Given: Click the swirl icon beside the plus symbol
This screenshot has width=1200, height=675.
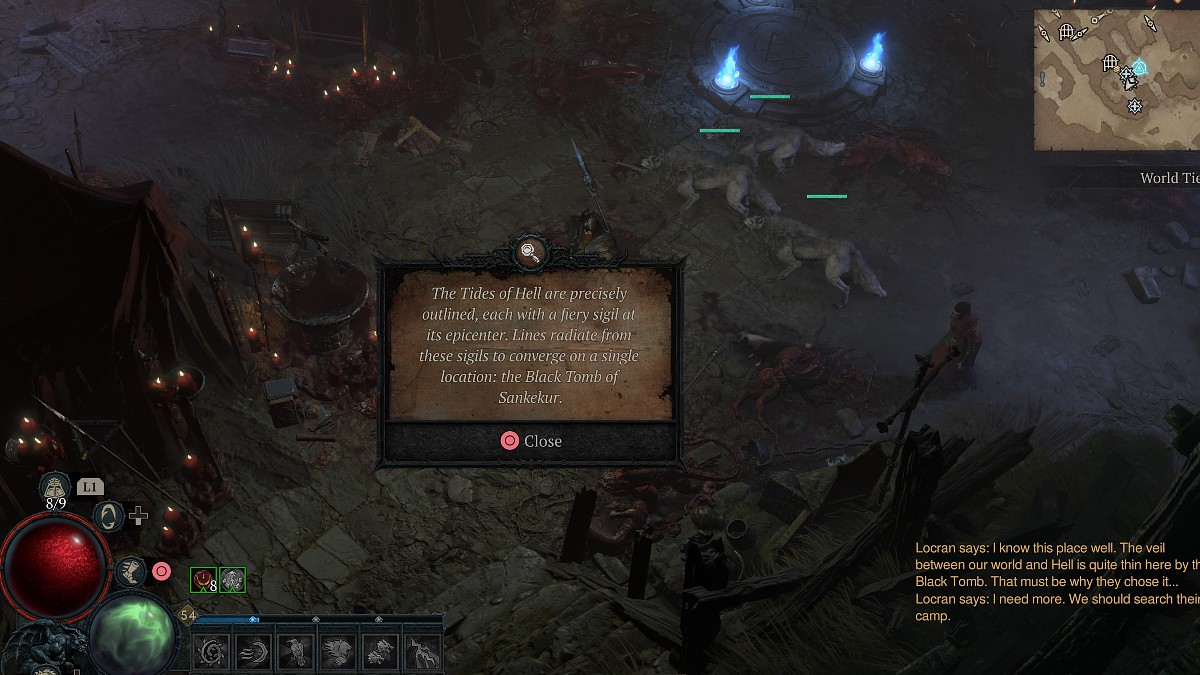Looking at the screenshot, I should point(107,516).
